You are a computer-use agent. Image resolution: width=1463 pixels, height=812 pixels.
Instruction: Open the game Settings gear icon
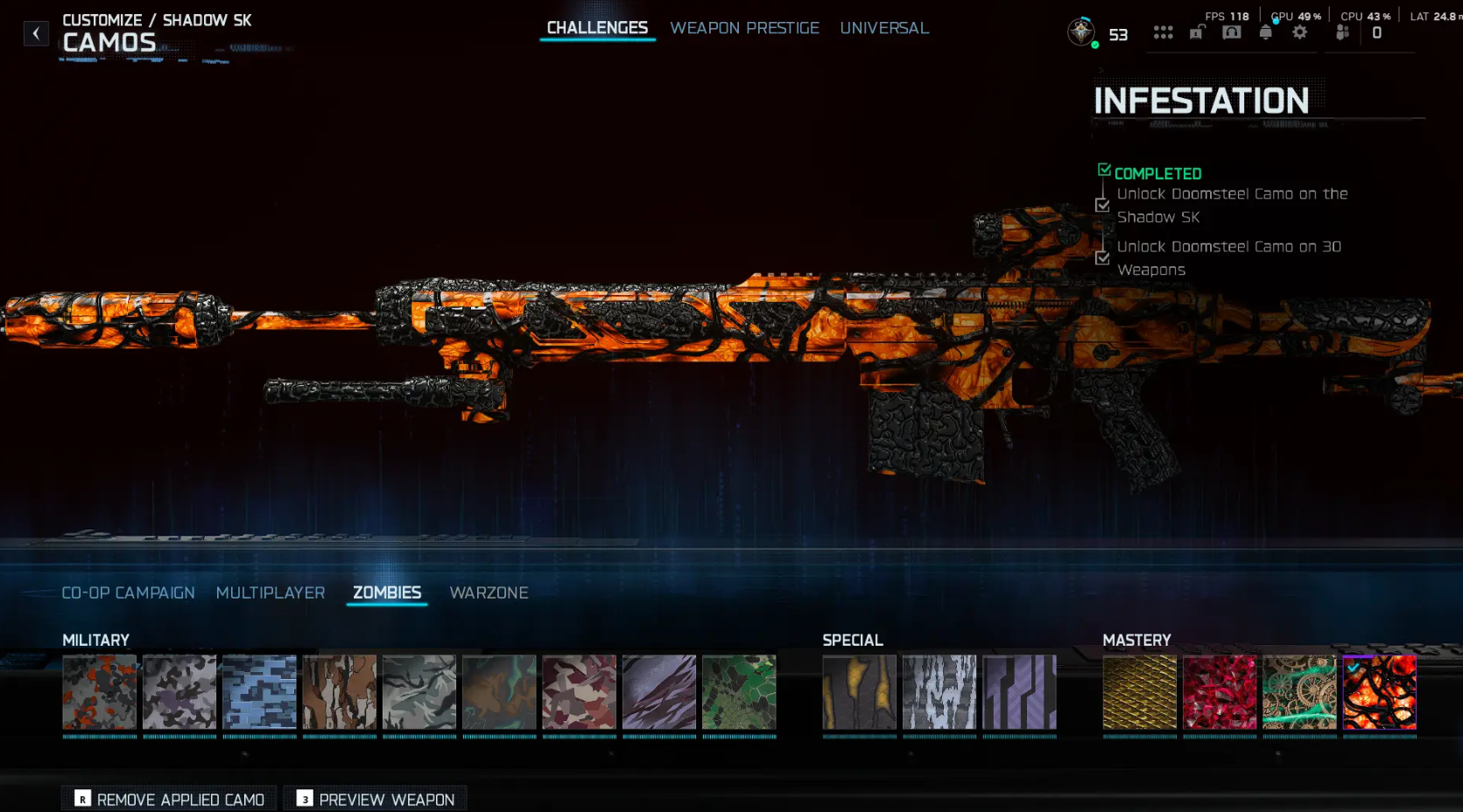(x=1300, y=31)
